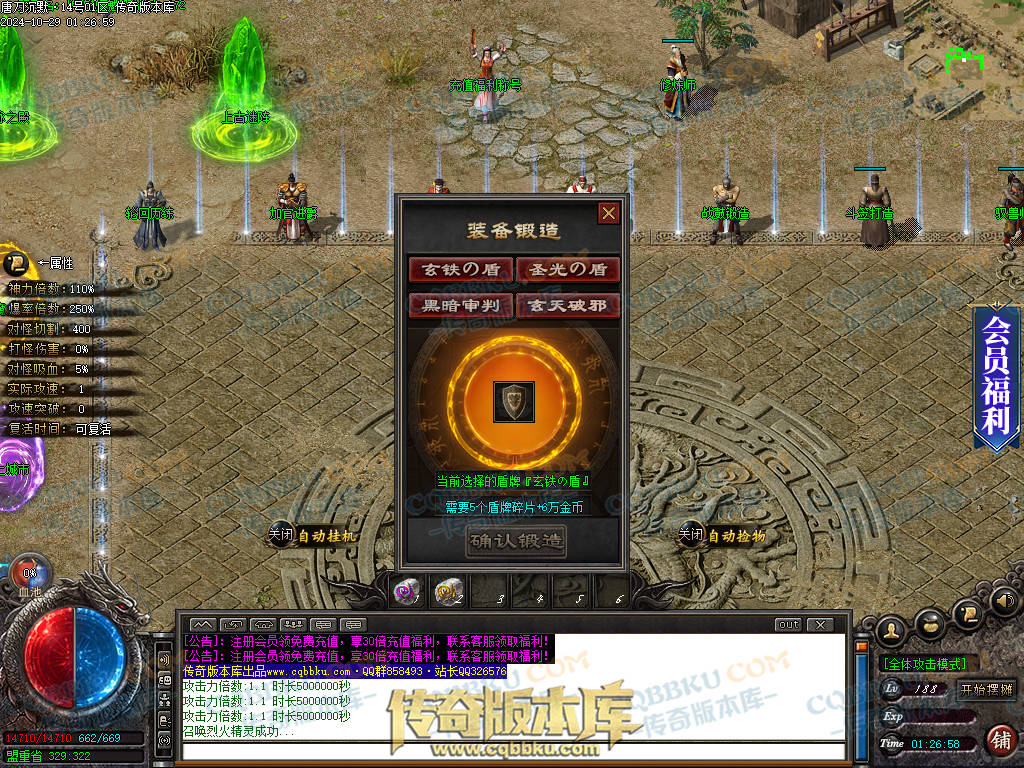Choose the 玄天破邪 forging option

[x=568, y=305]
